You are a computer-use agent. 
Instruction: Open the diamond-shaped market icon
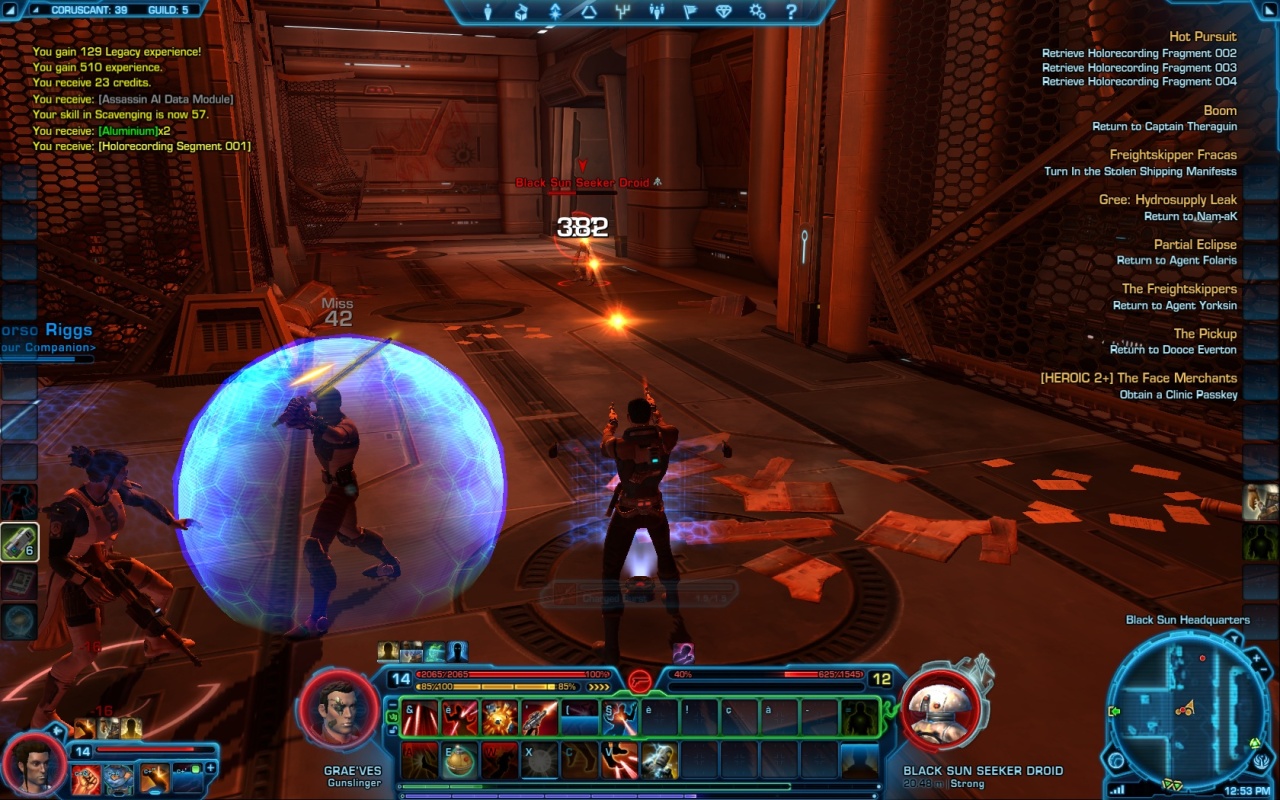pos(723,12)
